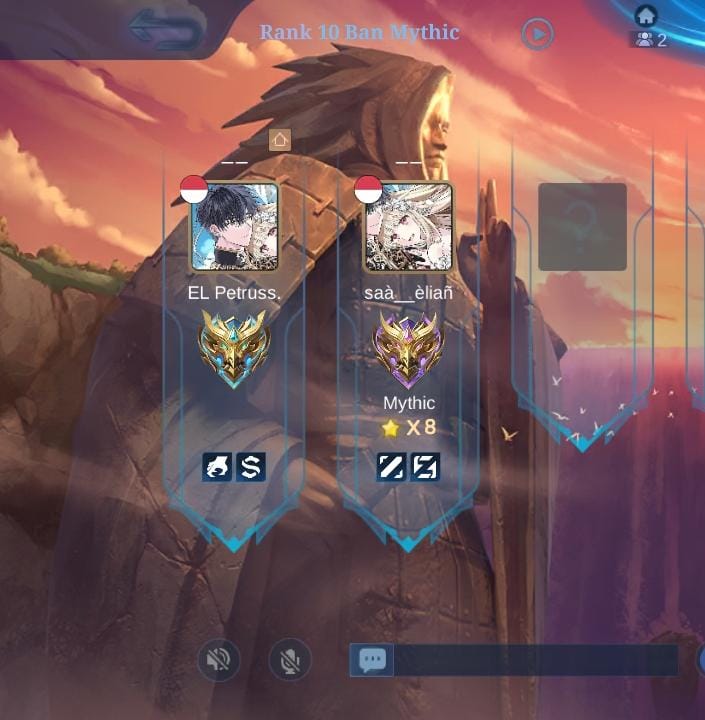Click the small house icon above EL Petruss.
This screenshot has height=720, width=705.
point(280,140)
